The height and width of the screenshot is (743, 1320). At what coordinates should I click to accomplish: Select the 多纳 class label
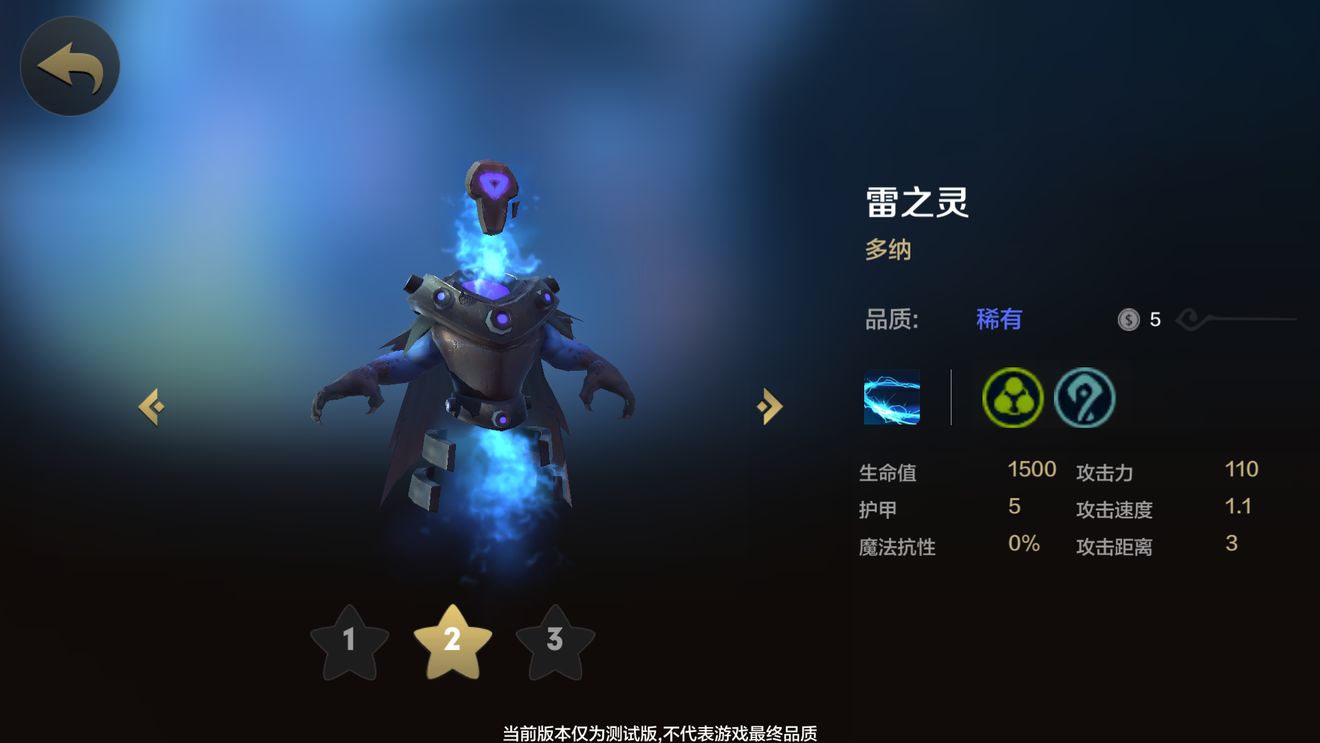(889, 249)
